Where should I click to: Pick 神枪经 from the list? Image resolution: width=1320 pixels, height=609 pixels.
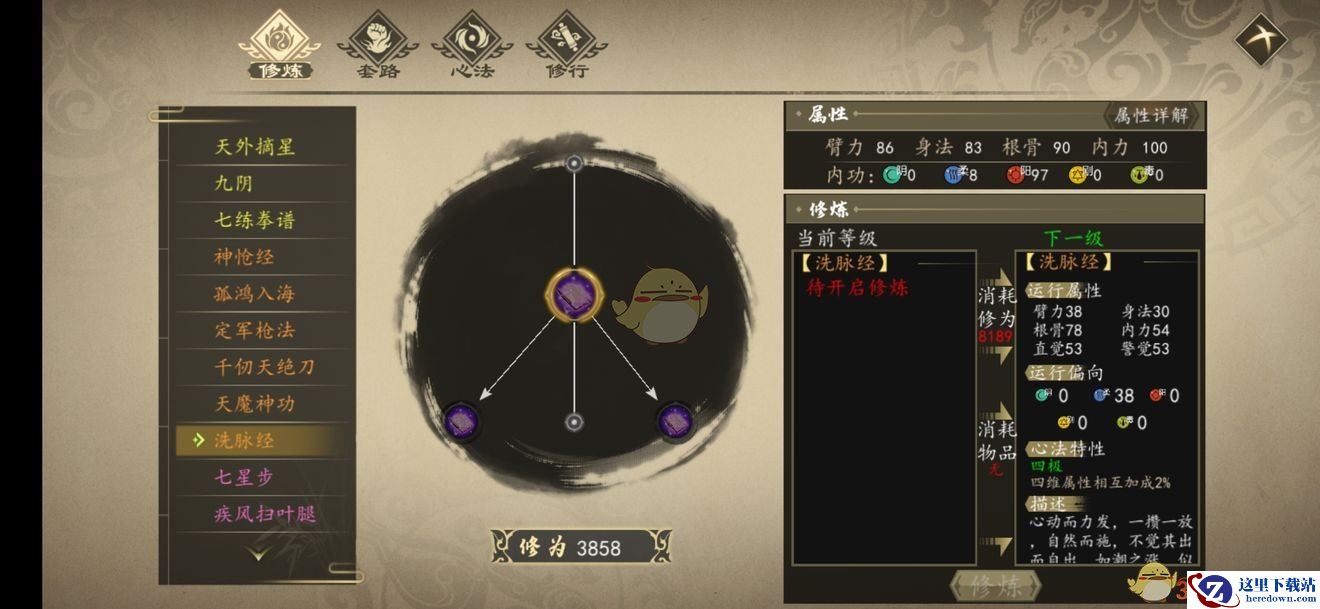click(246, 257)
